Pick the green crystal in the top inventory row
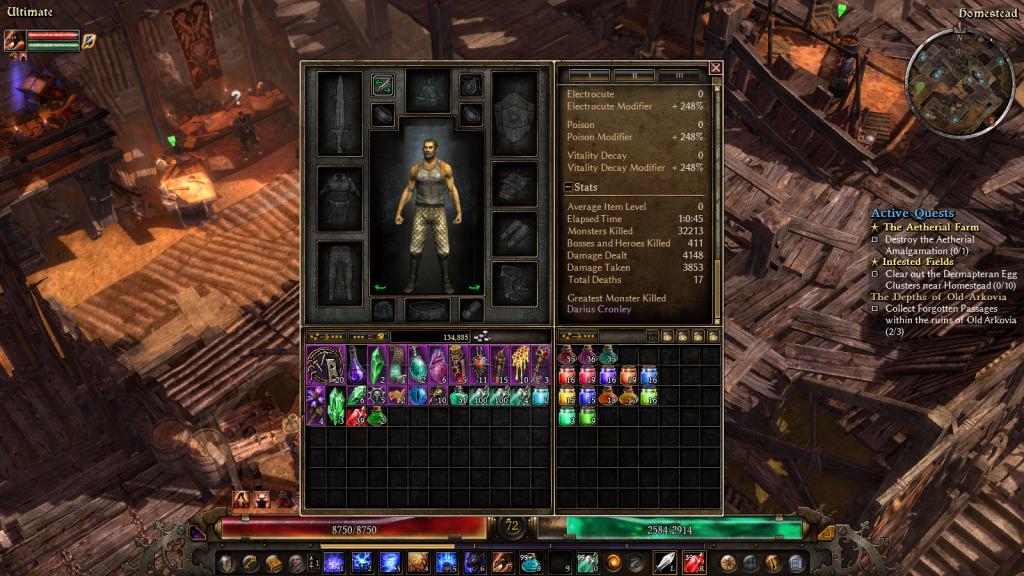Screen dimensions: 1024x576 tap(377, 362)
